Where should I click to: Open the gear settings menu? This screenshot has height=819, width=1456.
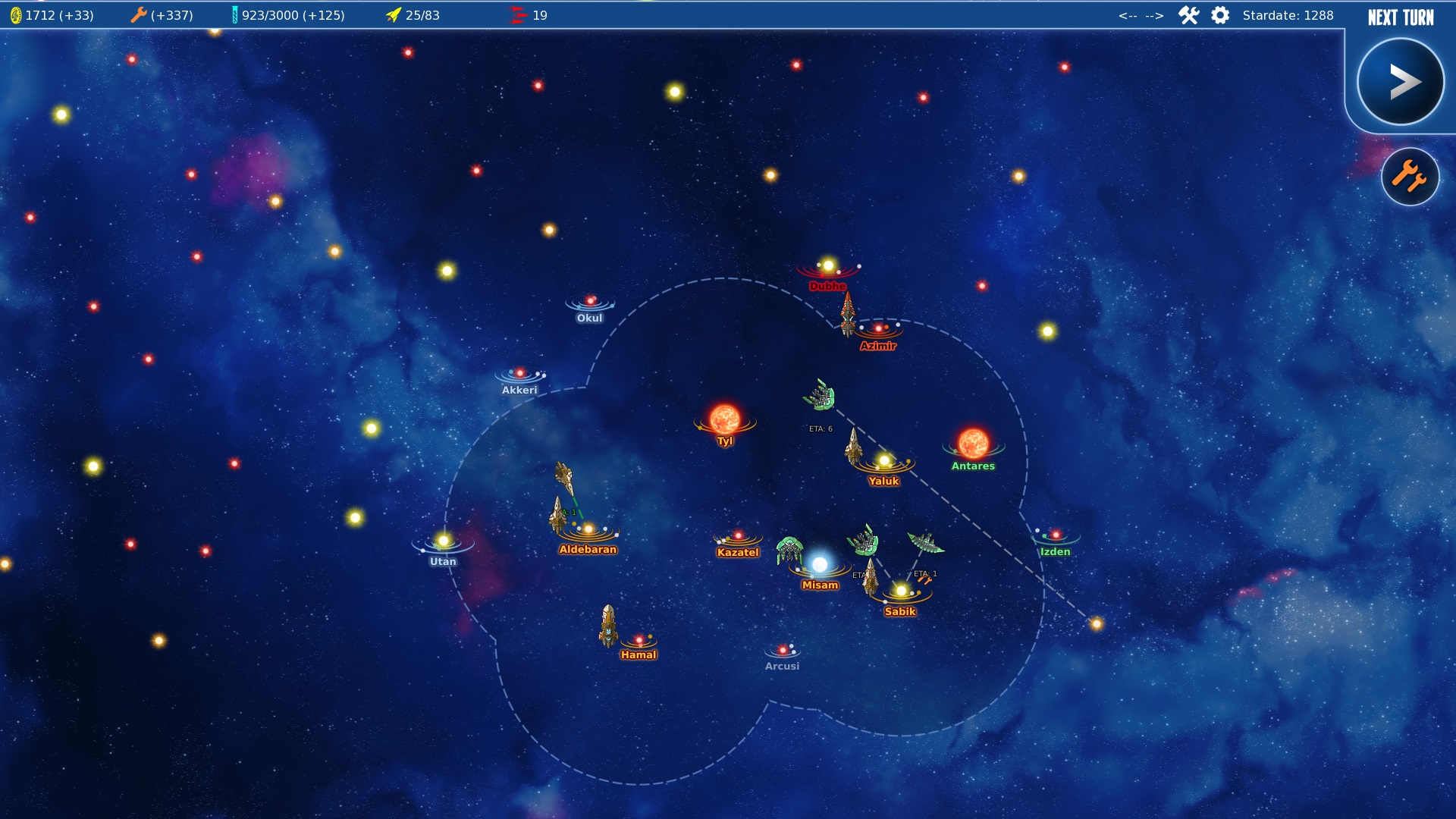pos(1220,15)
